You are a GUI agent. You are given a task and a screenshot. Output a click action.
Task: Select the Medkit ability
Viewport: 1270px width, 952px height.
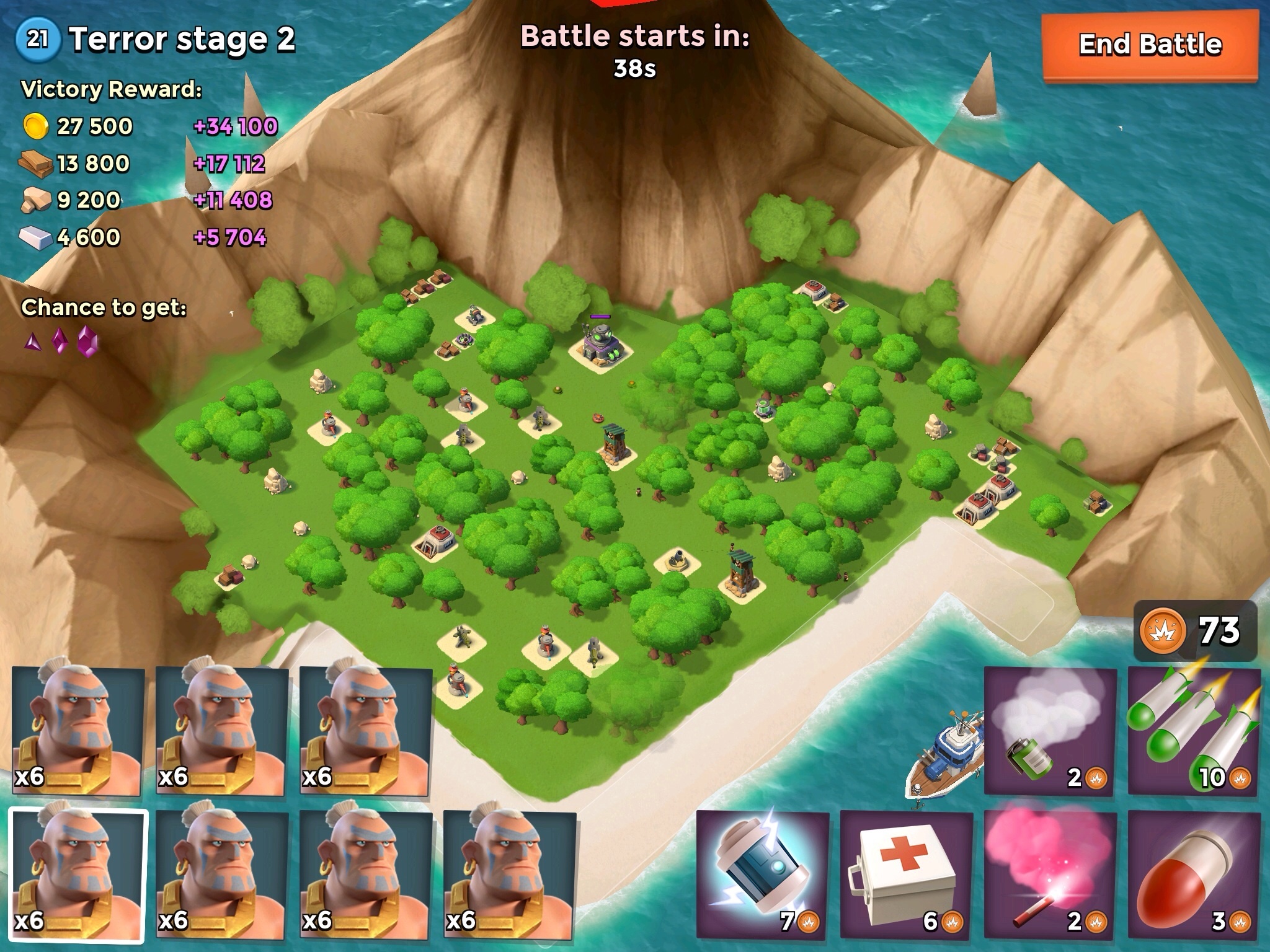pyautogui.click(x=907, y=875)
